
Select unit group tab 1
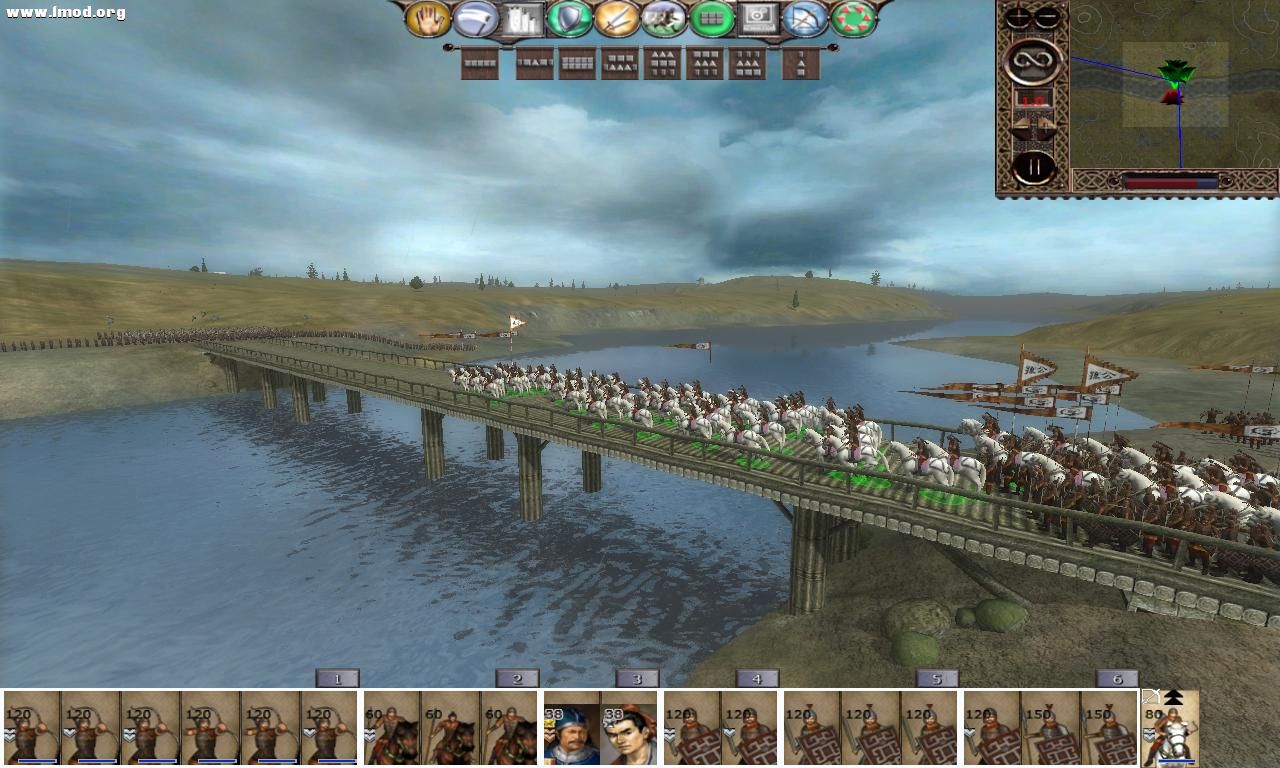point(340,678)
